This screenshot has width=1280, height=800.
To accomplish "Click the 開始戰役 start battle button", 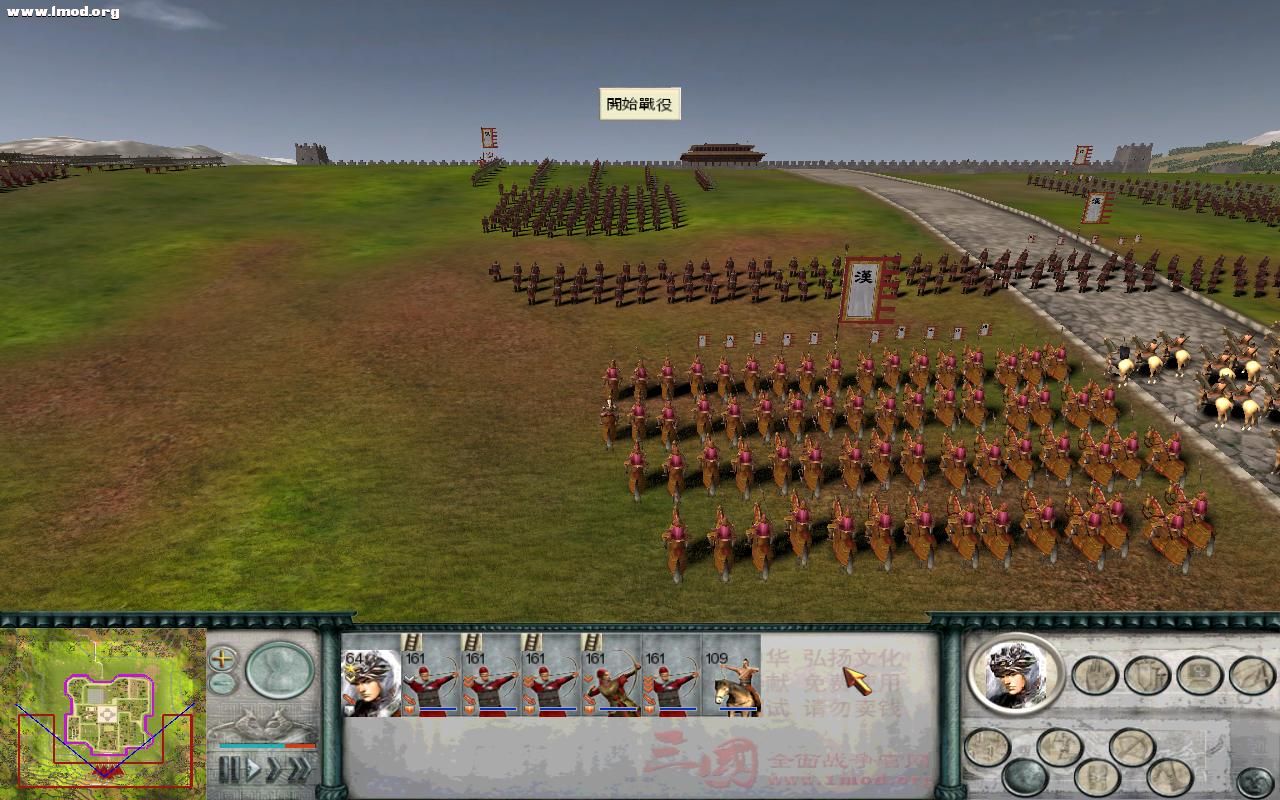I will [x=640, y=101].
